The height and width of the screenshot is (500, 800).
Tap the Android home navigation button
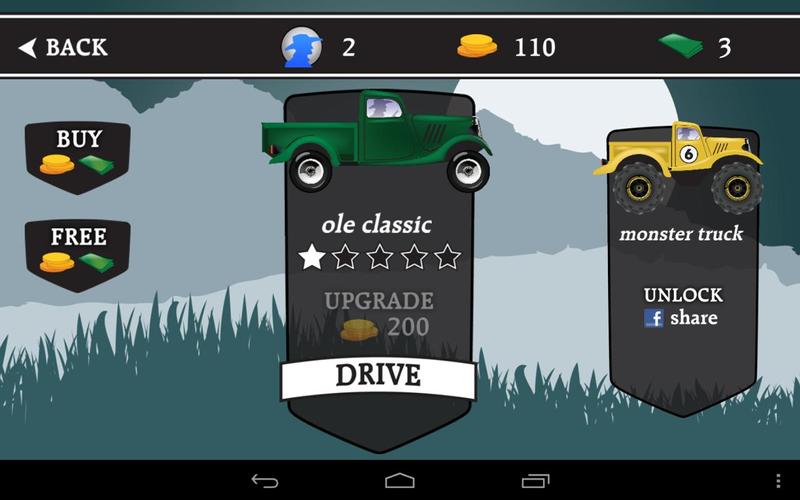coord(400,481)
